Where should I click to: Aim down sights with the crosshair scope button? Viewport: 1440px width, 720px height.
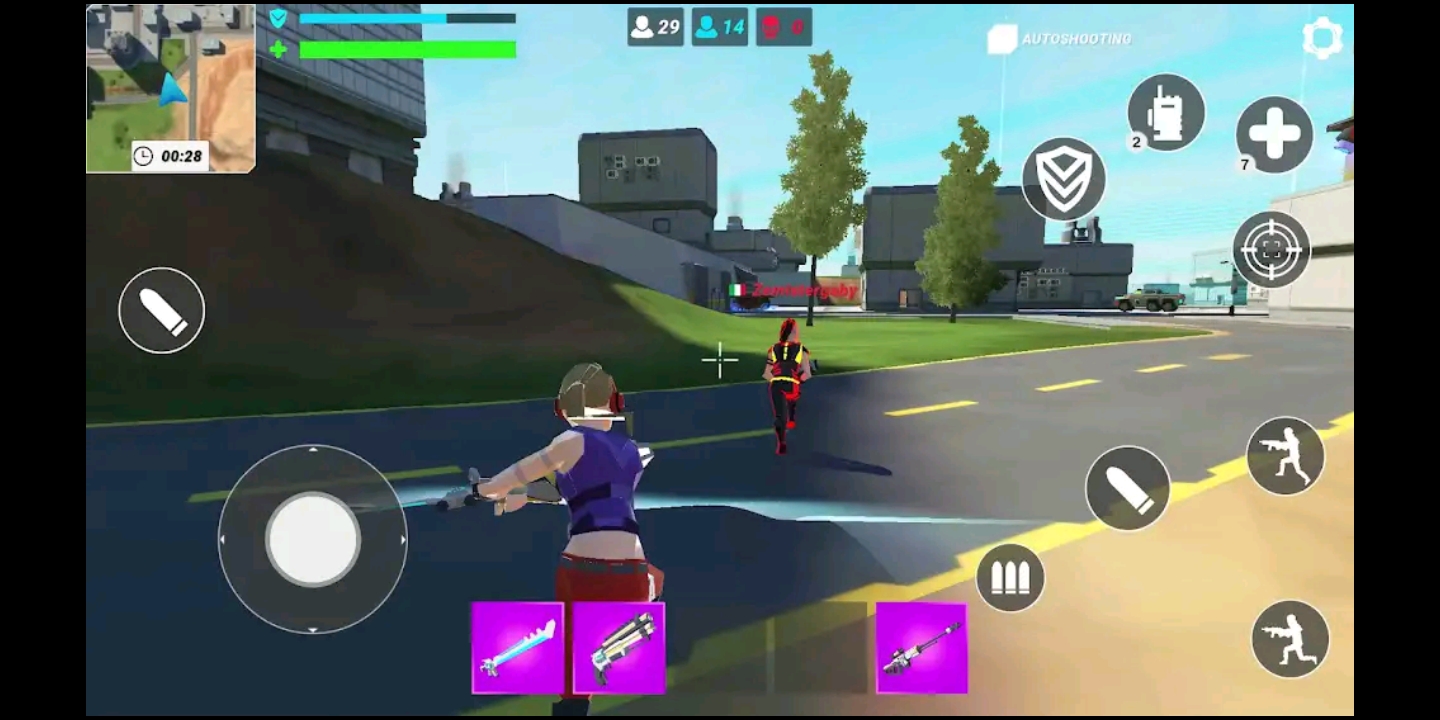point(1271,249)
